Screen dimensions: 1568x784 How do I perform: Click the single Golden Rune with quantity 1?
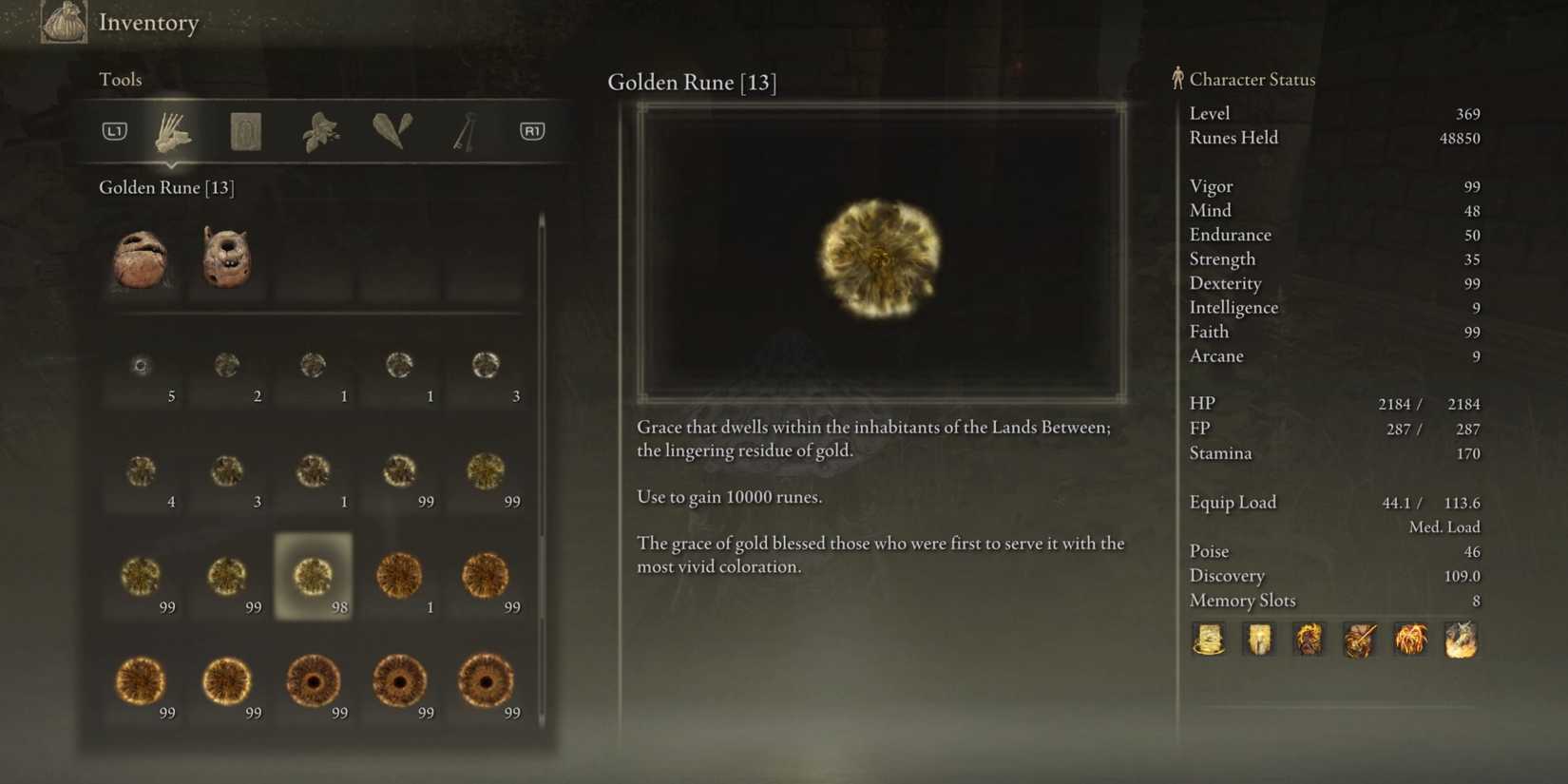point(398,575)
